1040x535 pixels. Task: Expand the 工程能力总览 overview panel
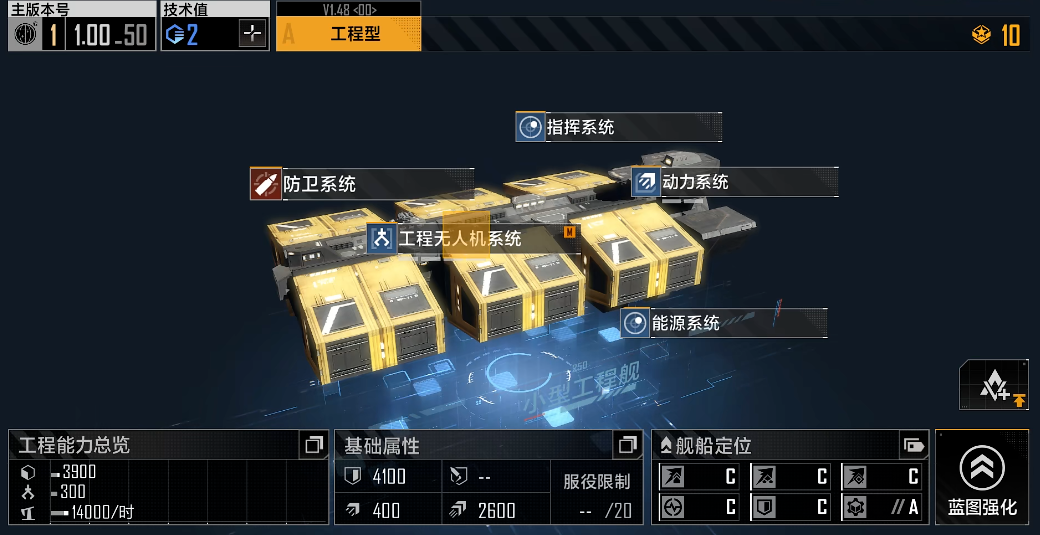coord(314,444)
